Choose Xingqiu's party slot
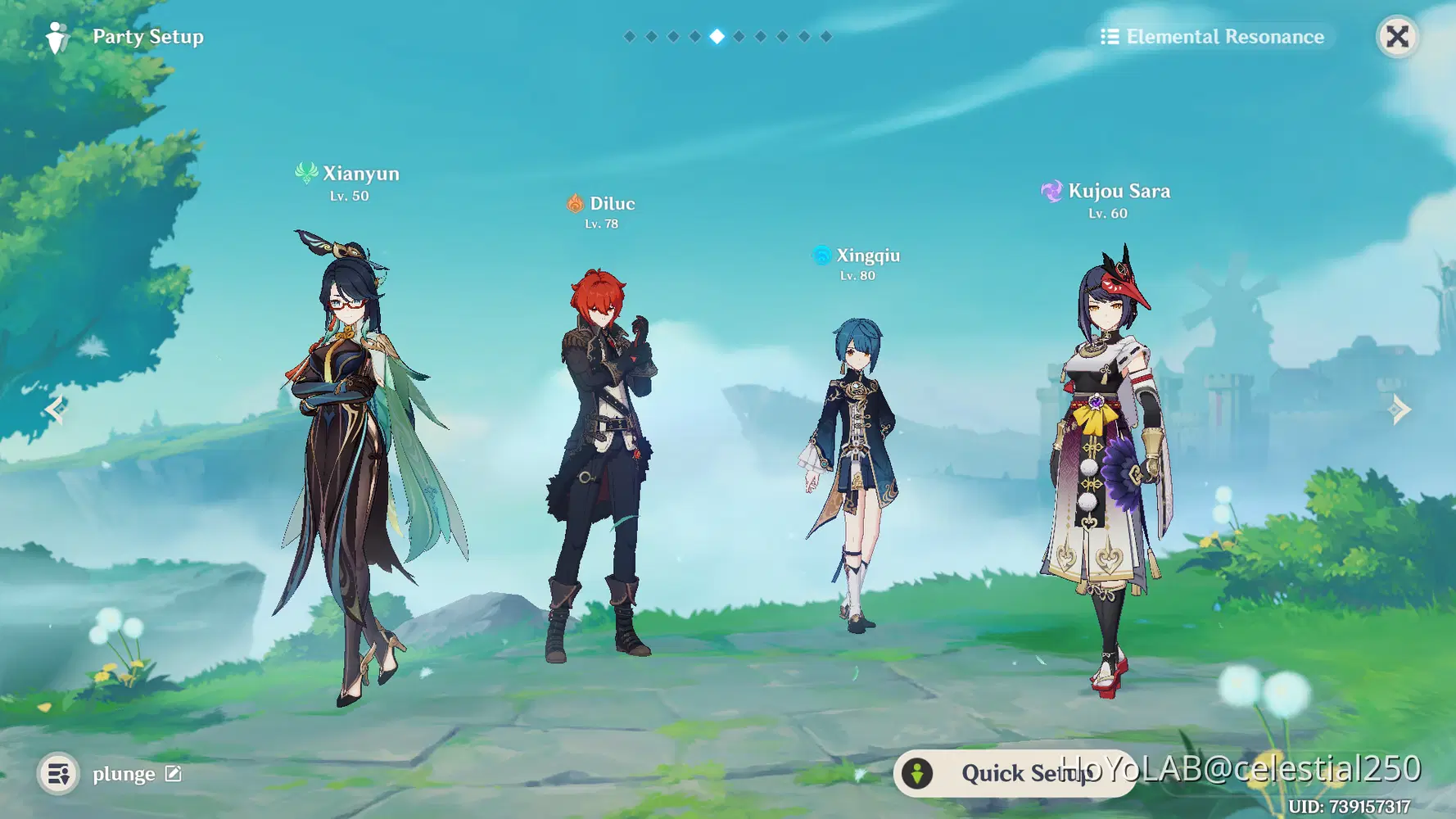Image resolution: width=1456 pixels, height=819 pixels. pos(854,475)
